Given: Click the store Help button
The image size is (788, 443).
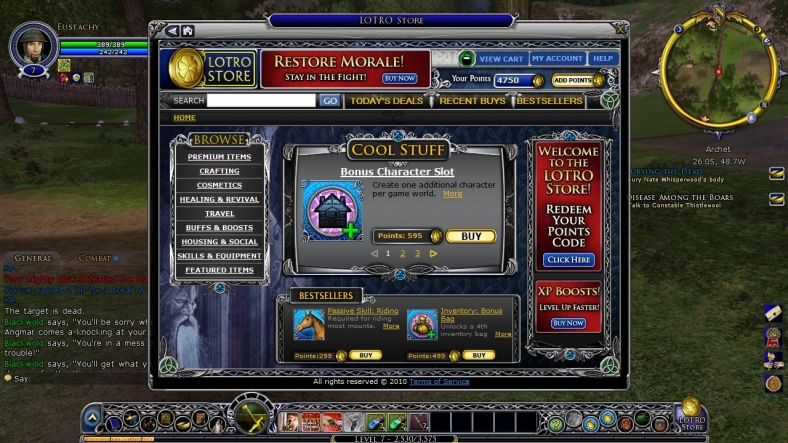Looking at the screenshot, I should (603, 59).
